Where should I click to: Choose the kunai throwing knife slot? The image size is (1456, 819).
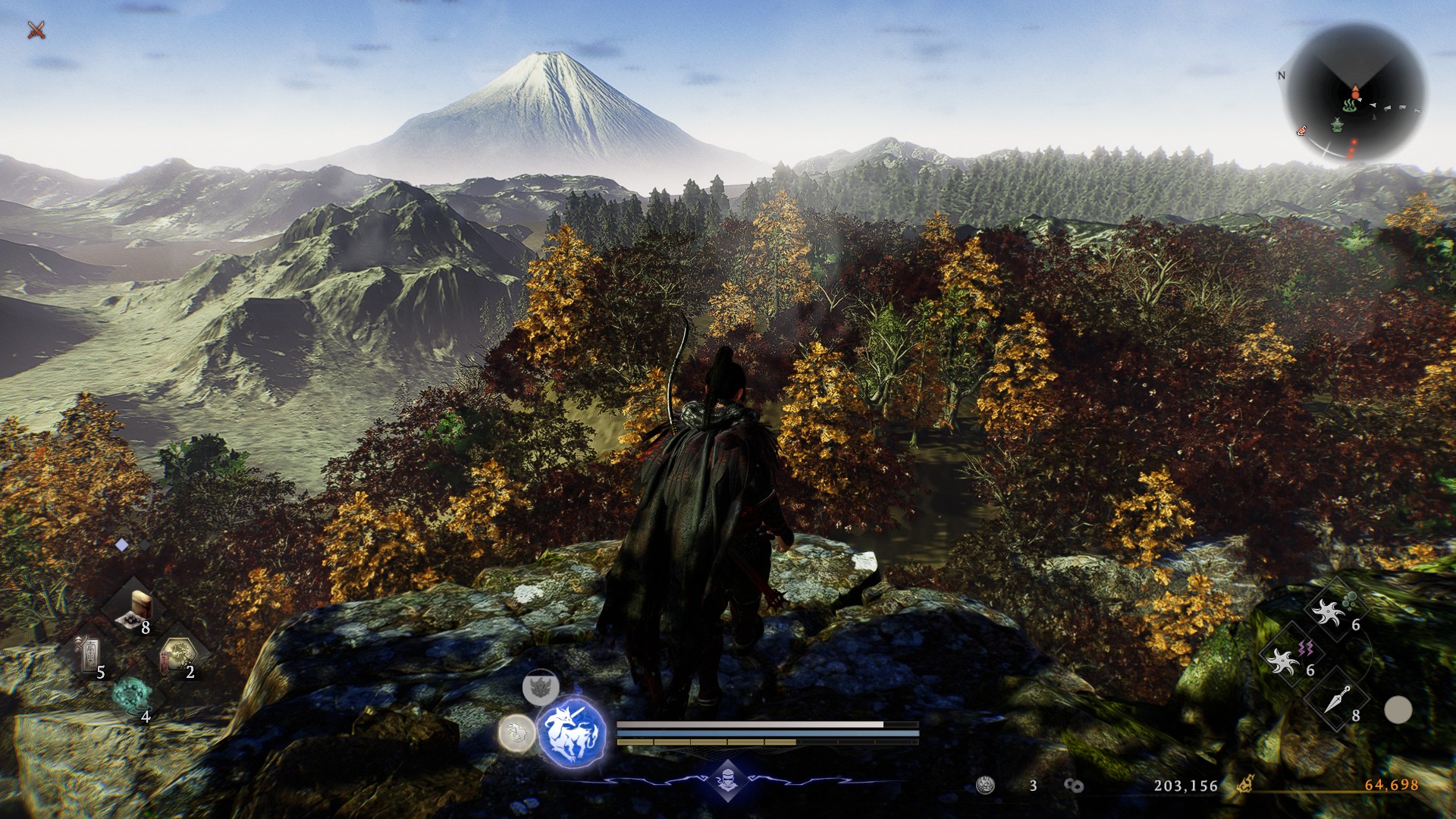tap(1336, 701)
